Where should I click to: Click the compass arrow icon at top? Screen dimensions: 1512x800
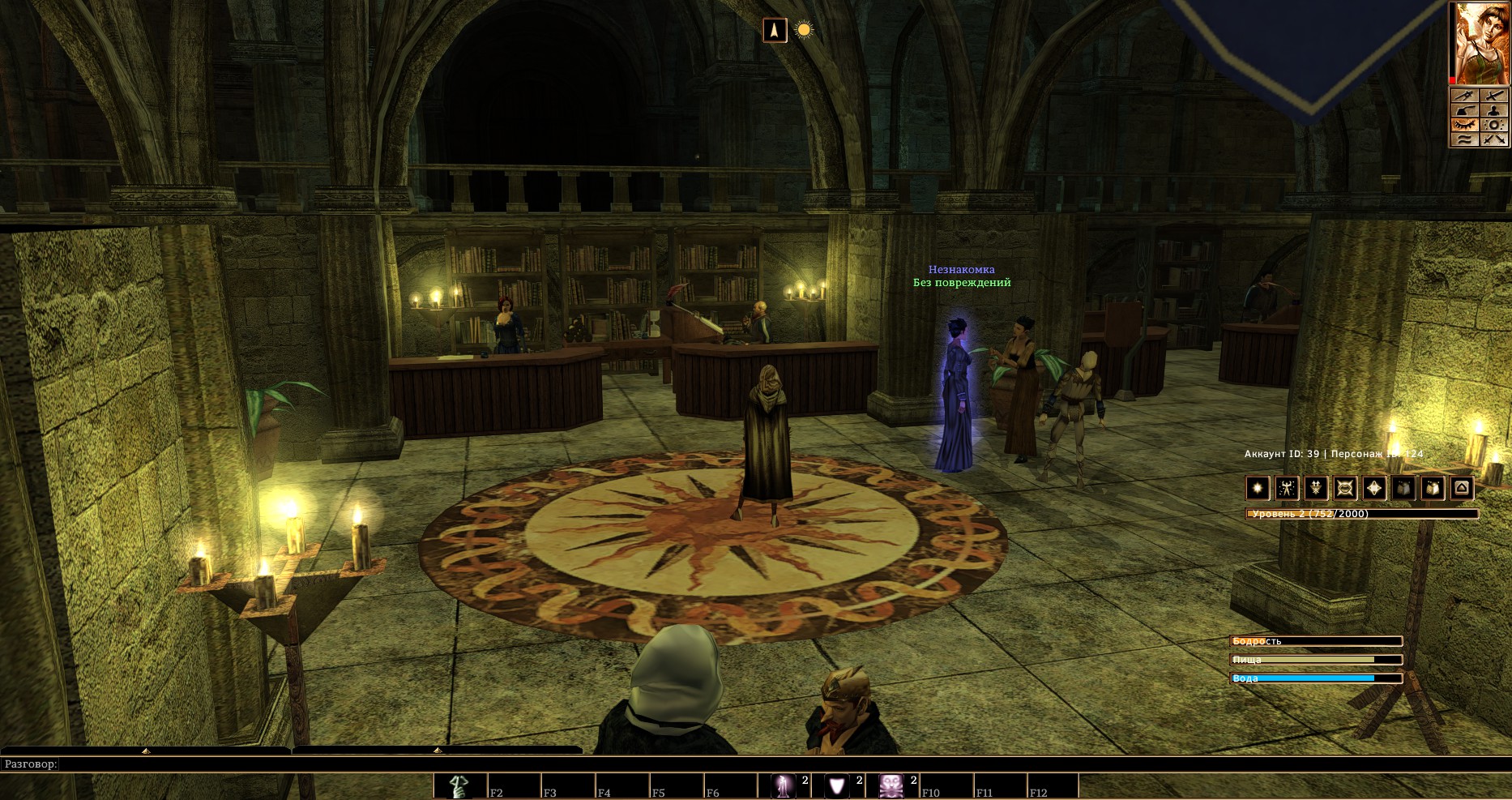pyautogui.click(x=775, y=31)
